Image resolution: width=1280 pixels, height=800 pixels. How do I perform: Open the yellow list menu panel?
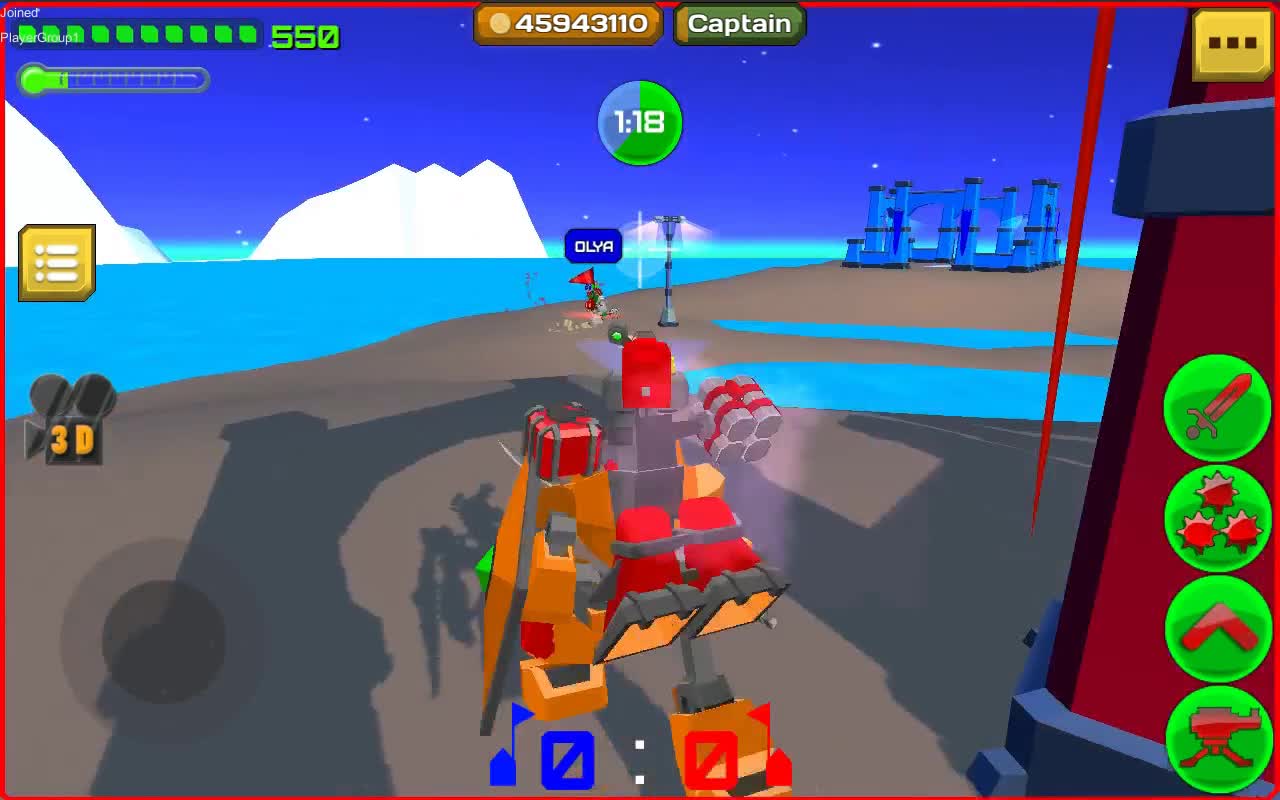57,263
